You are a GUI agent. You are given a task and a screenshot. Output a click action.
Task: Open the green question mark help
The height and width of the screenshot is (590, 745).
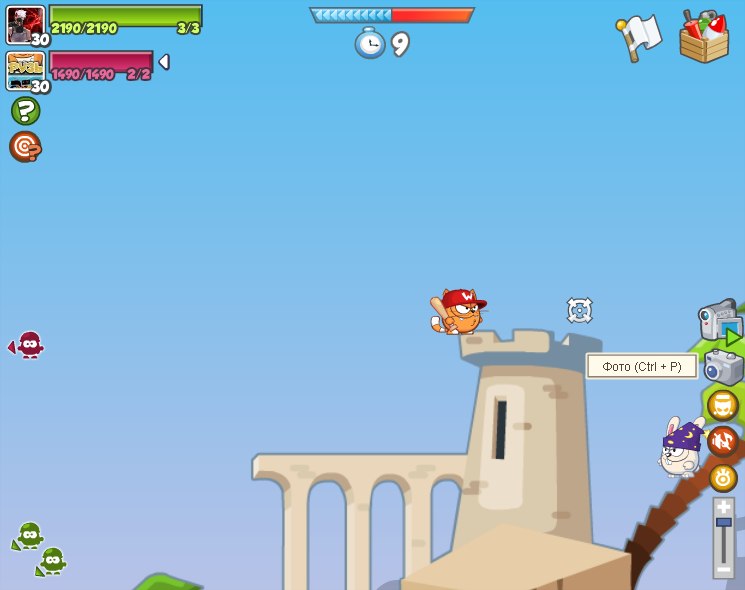pyautogui.click(x=25, y=111)
